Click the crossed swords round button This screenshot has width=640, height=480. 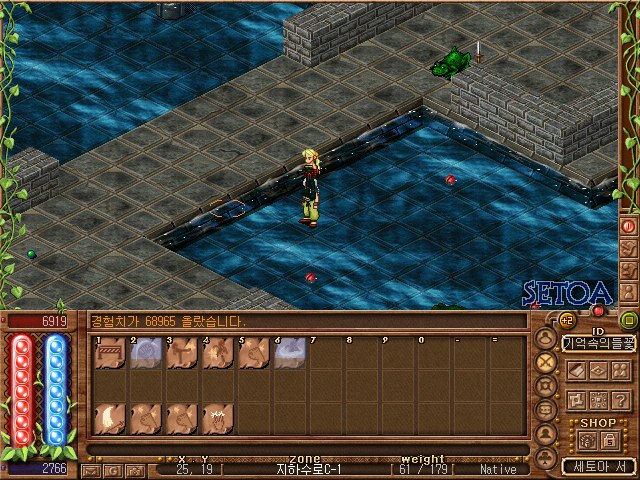[546, 362]
